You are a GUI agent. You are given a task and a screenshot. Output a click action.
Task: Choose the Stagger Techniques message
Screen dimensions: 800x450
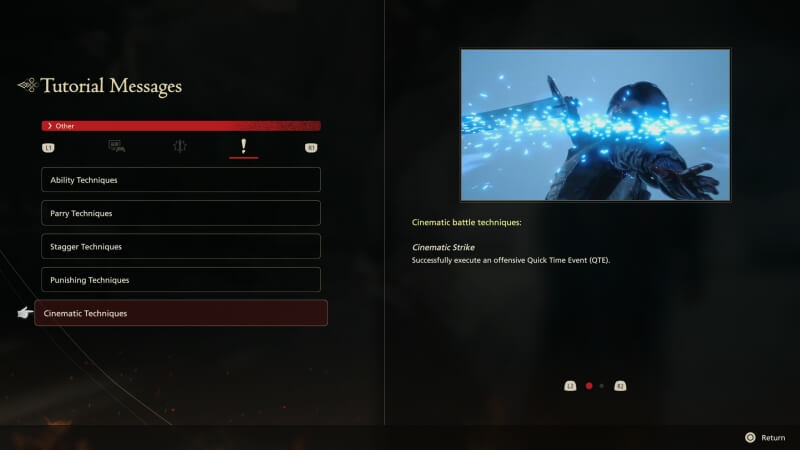[x=180, y=246]
